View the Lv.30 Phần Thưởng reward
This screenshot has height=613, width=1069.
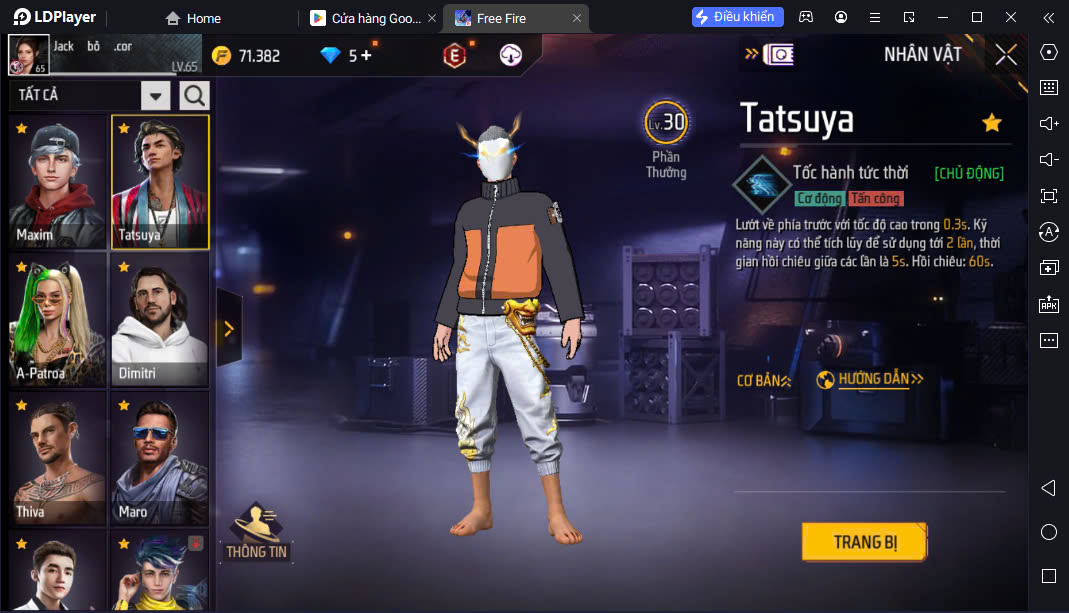(666, 139)
